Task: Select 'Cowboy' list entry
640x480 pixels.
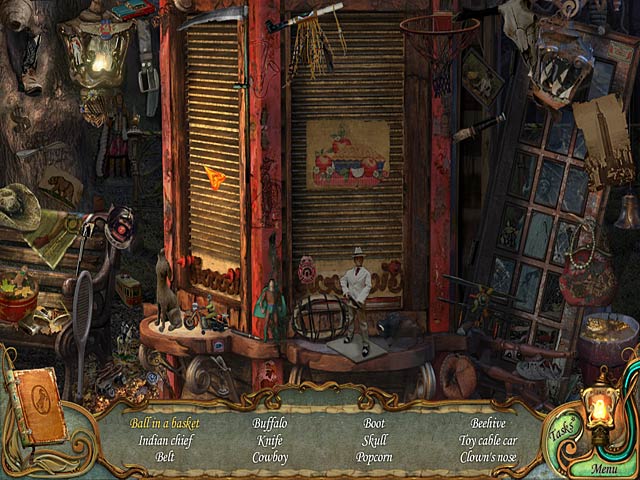Action: pyautogui.click(x=270, y=457)
